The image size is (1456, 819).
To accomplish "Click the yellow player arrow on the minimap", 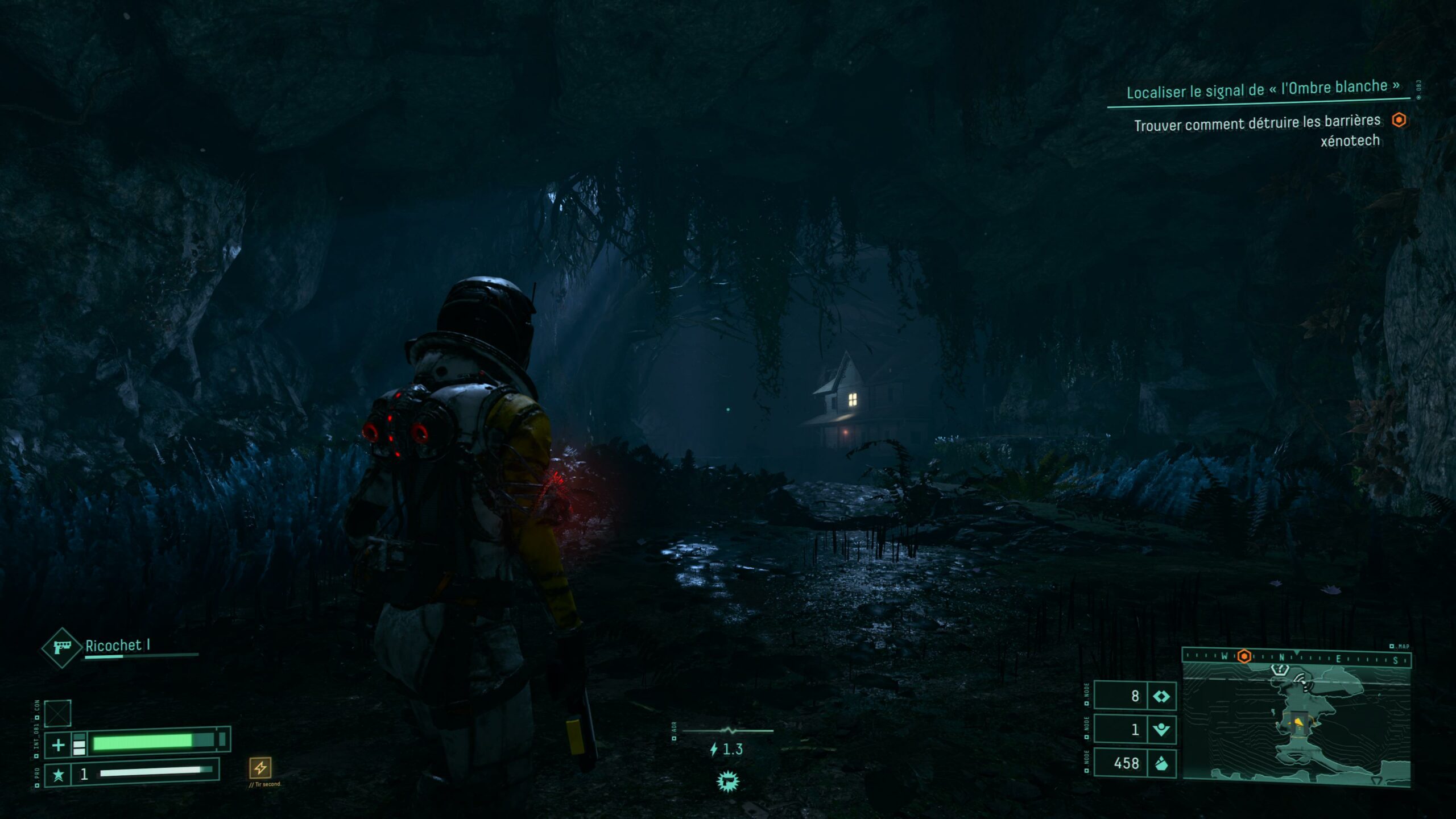I will pyautogui.click(x=1298, y=722).
